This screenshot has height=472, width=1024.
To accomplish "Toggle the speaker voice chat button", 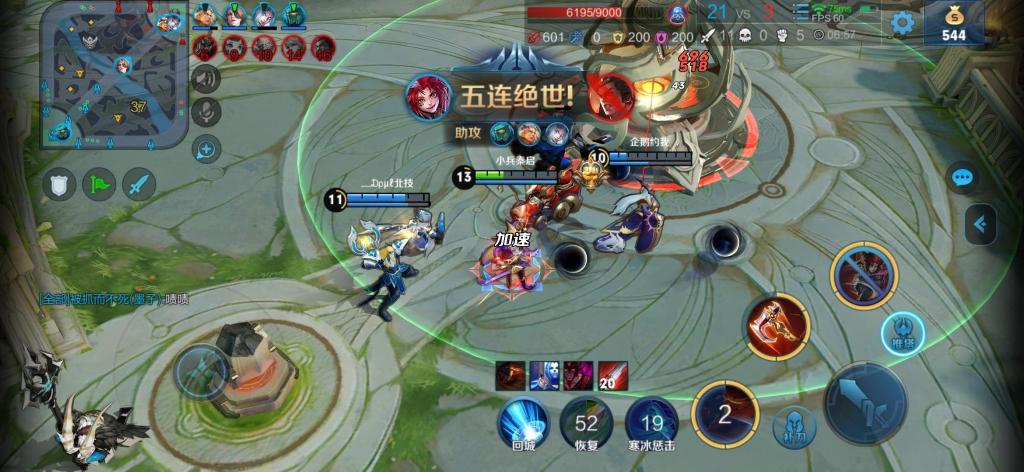I will (207, 78).
